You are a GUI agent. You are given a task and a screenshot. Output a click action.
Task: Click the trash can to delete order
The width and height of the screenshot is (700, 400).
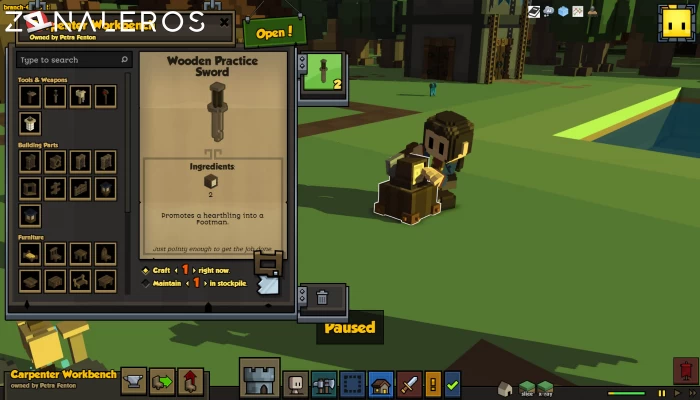click(x=322, y=297)
